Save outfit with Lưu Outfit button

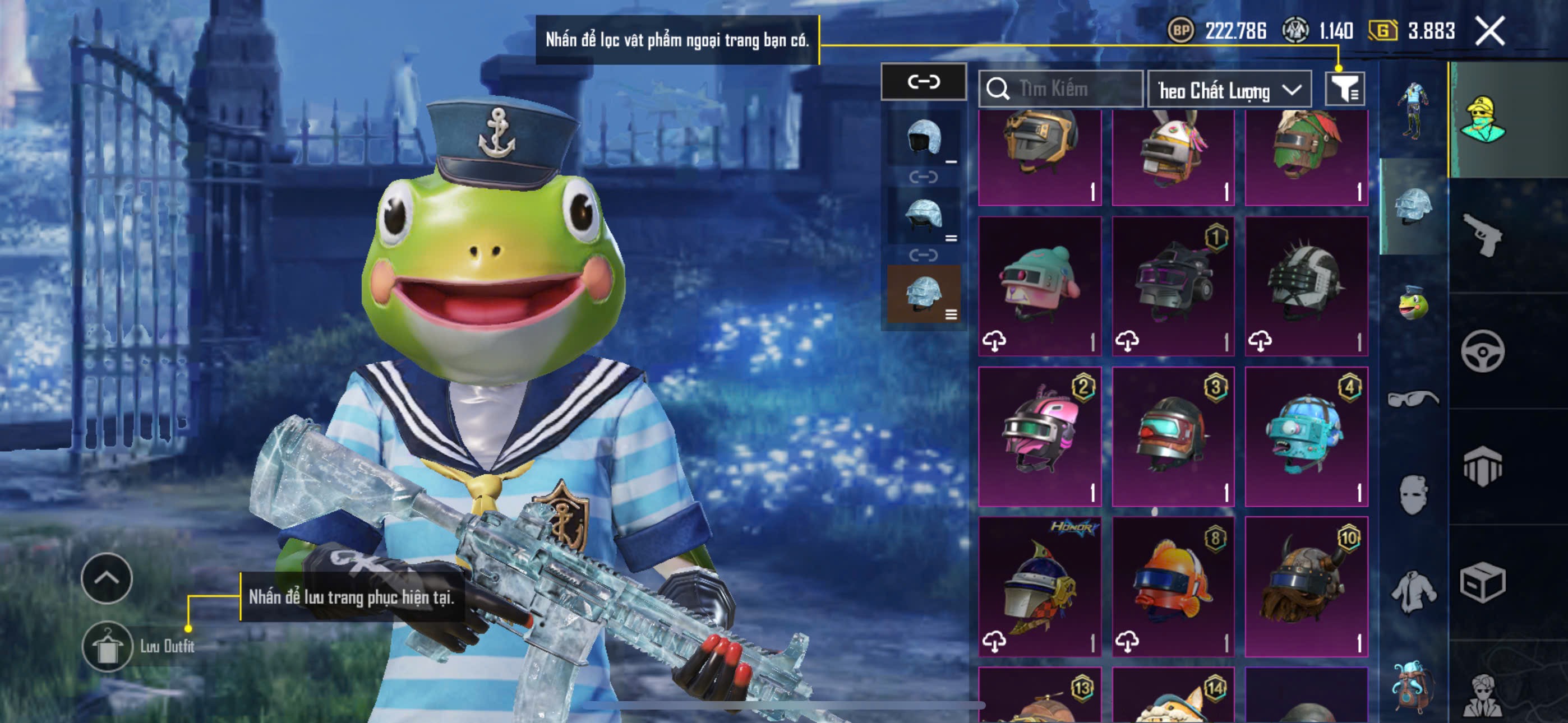[x=108, y=646]
